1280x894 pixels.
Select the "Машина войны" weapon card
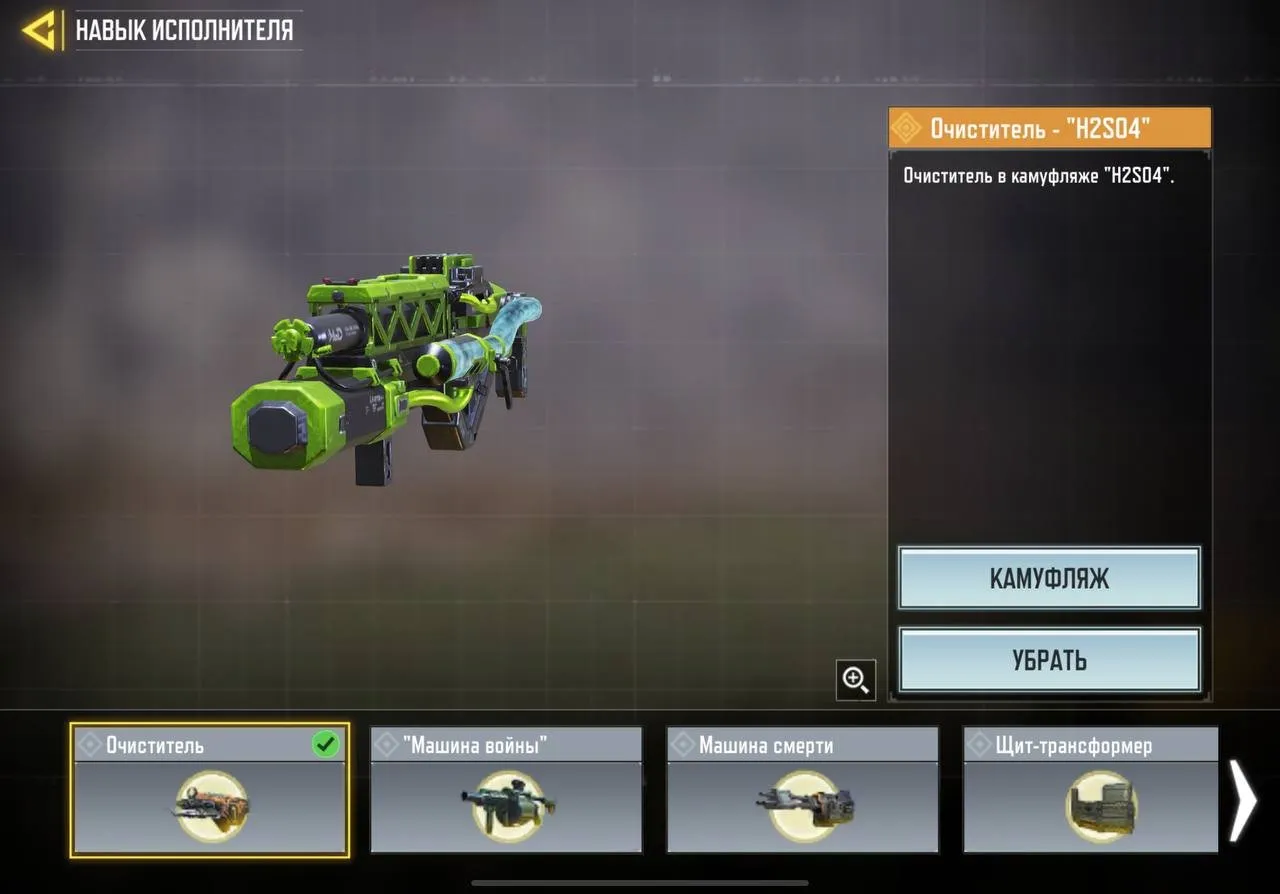point(503,790)
